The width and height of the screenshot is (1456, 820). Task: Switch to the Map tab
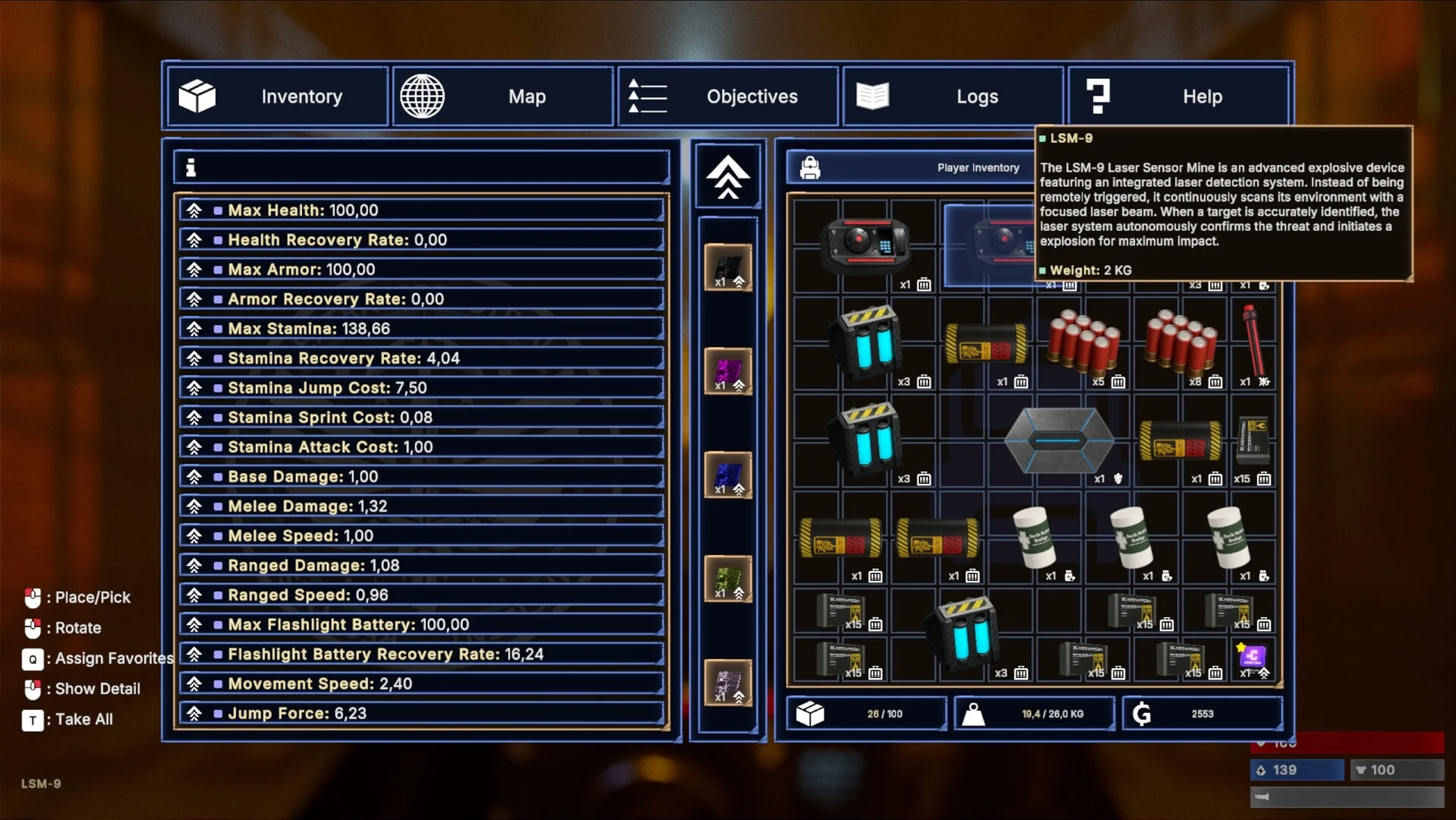503,96
